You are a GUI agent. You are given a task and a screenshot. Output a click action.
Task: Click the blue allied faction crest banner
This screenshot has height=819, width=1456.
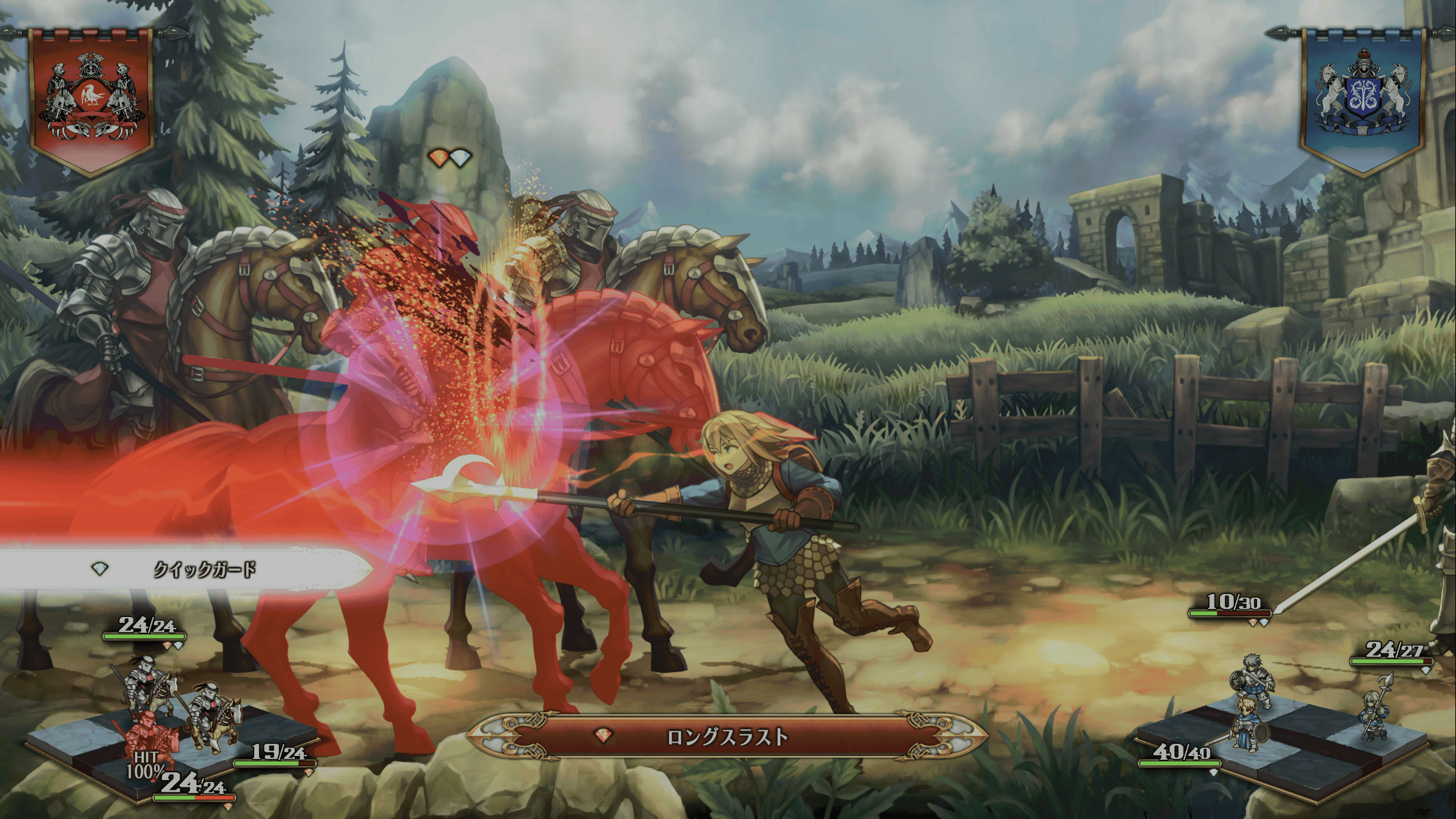tap(1363, 100)
